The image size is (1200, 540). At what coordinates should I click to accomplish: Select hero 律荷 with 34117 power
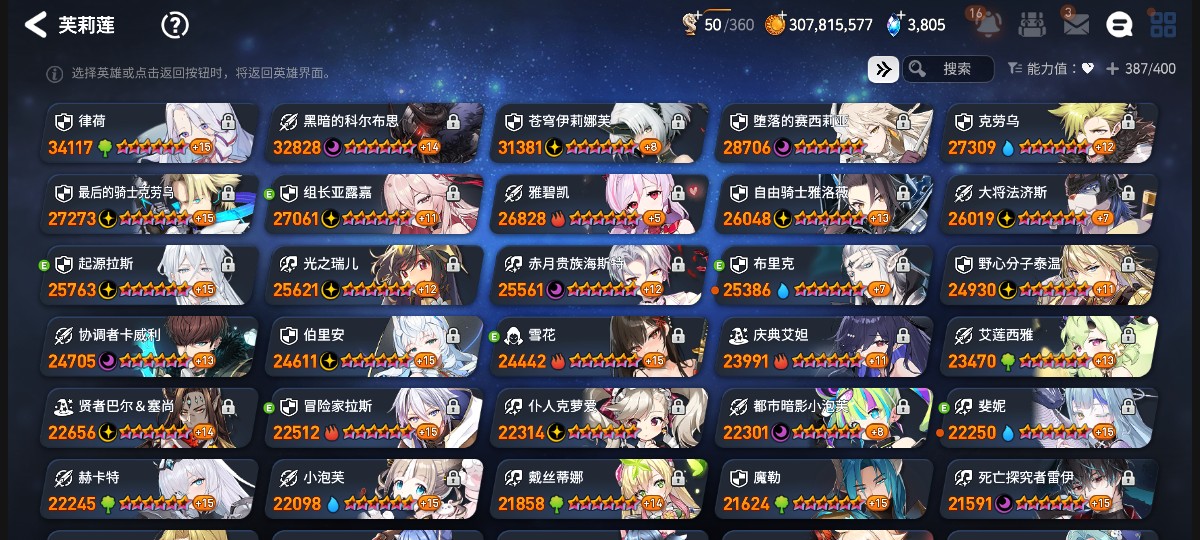(x=146, y=133)
